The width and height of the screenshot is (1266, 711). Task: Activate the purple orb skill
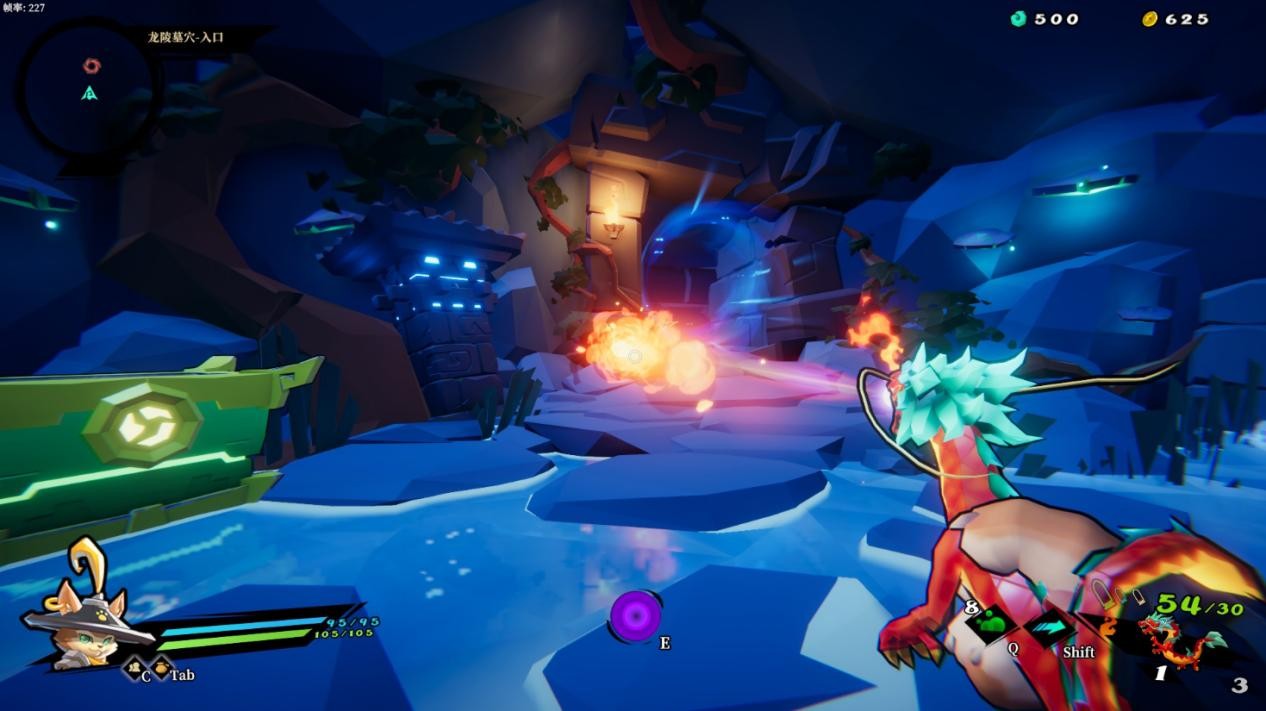pos(635,615)
